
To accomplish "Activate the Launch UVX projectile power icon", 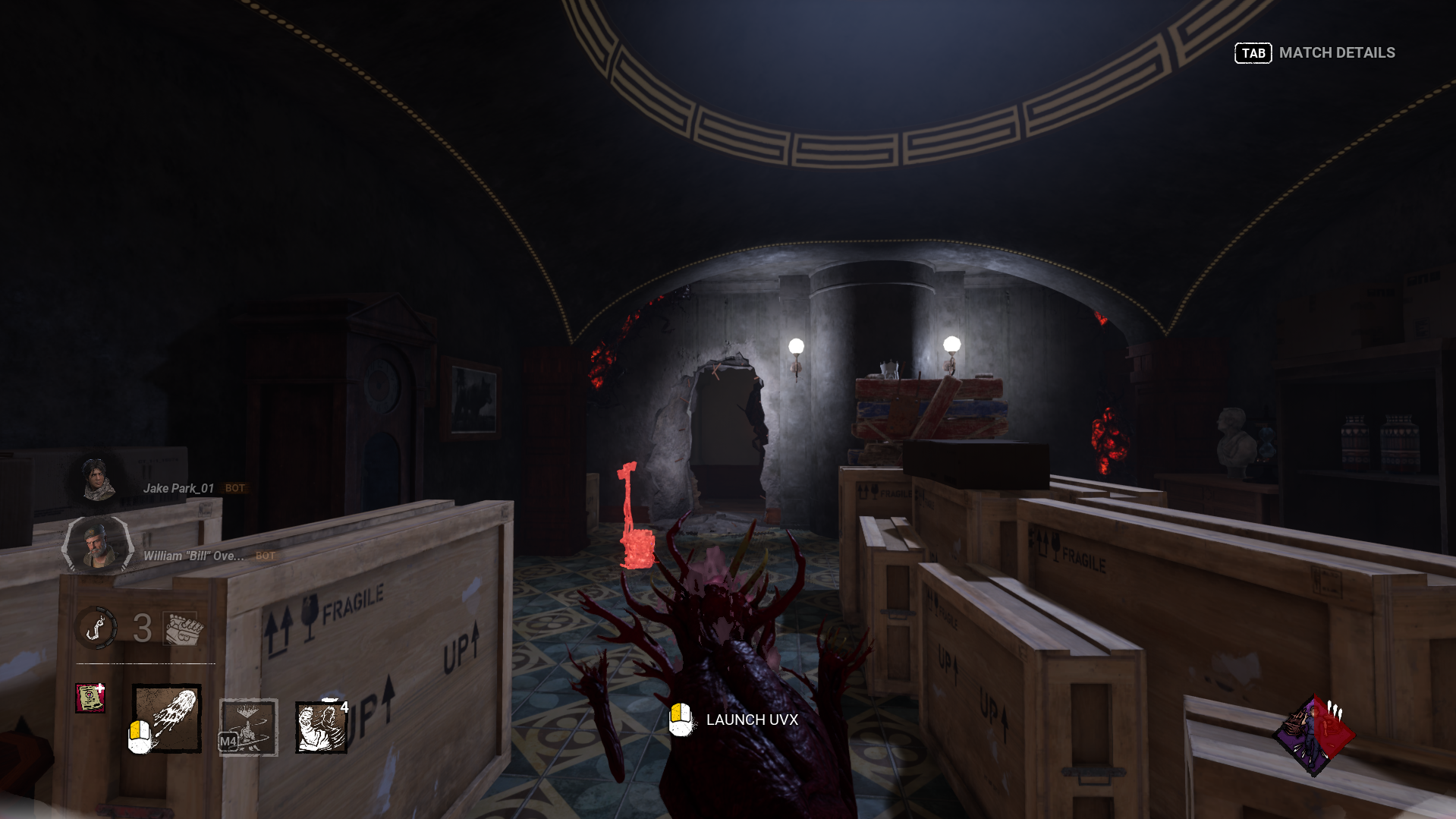I will click(167, 718).
